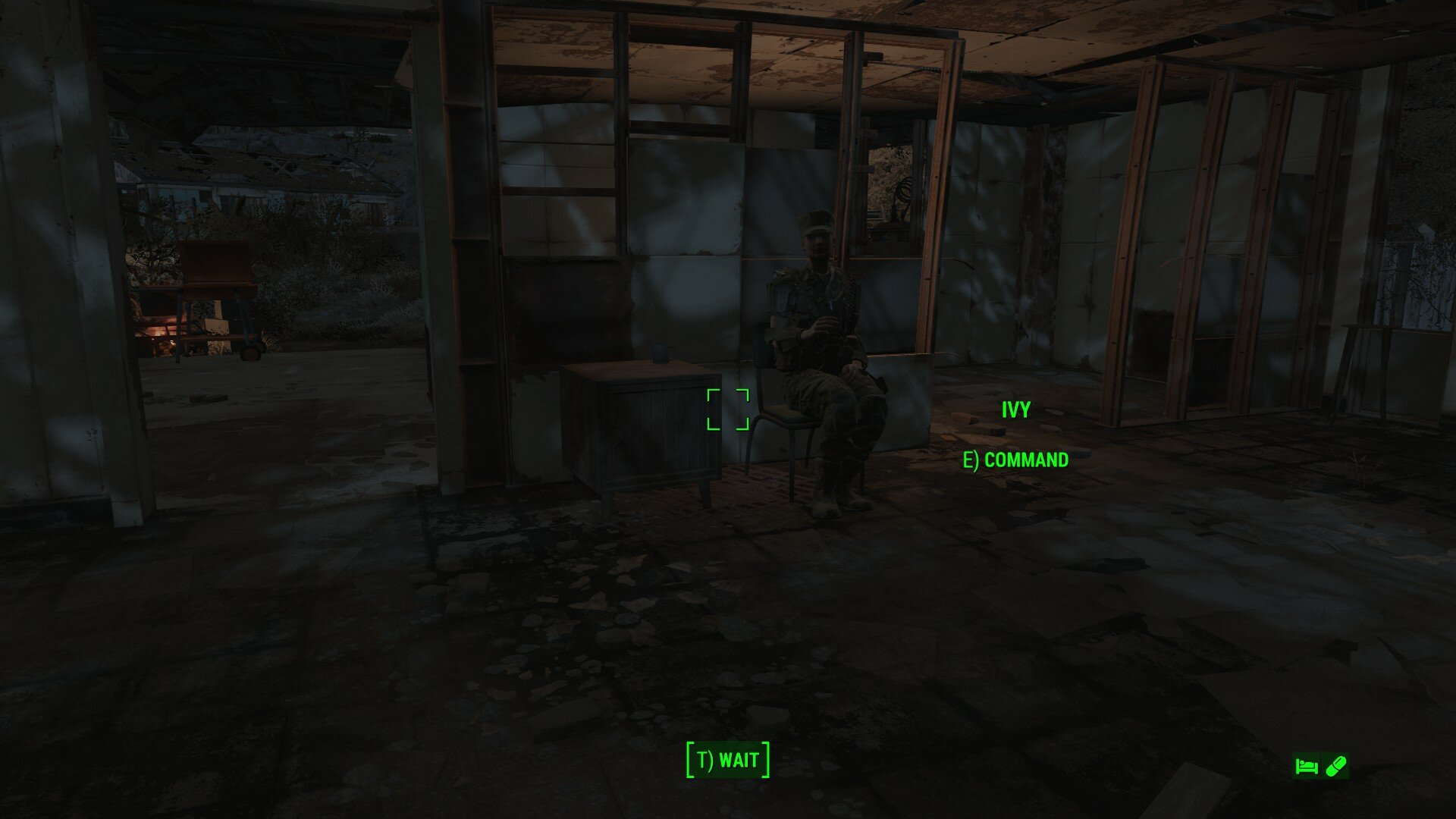Click the E key indicator before COMMAND

tap(969, 459)
